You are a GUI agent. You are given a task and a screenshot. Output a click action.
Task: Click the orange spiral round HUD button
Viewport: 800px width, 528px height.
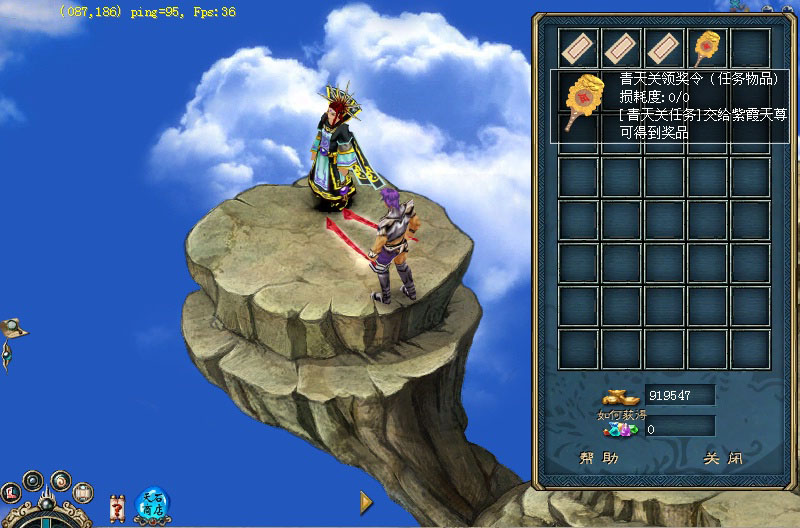[60, 479]
